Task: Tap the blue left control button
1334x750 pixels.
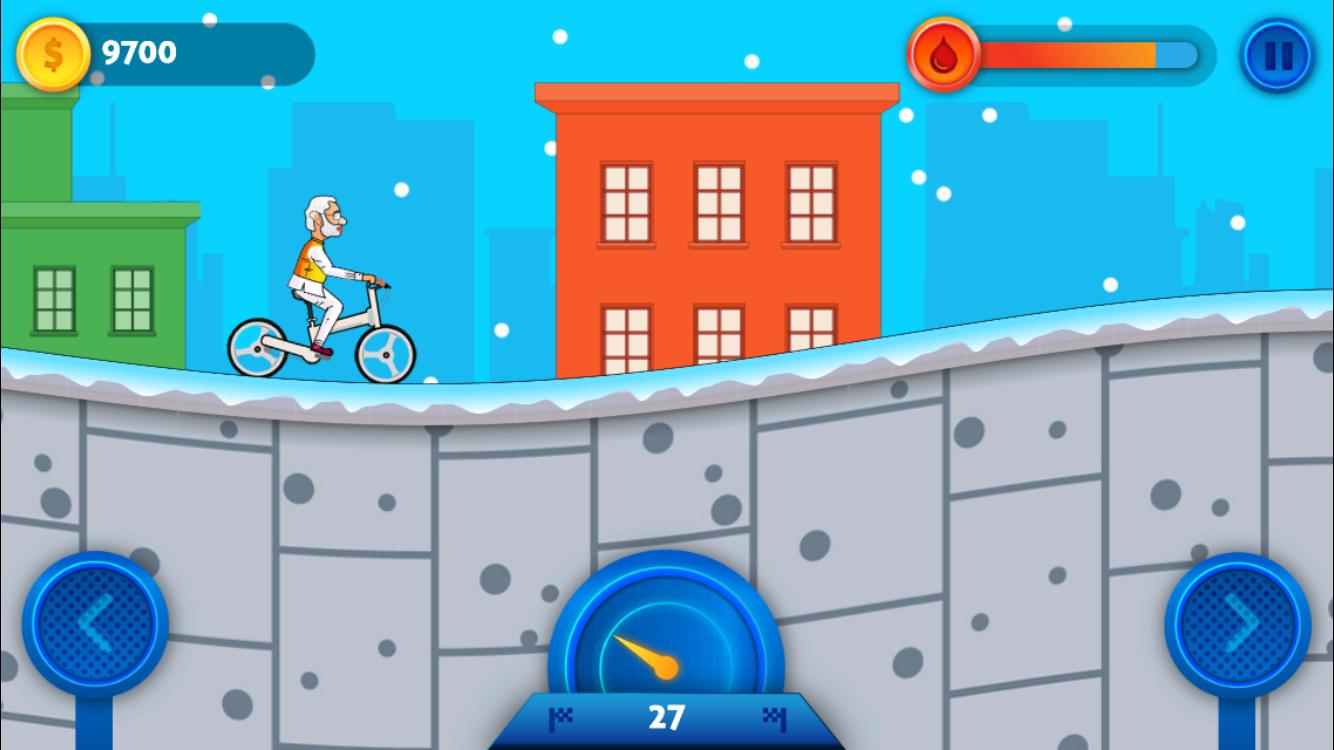Action: [x=95, y=622]
